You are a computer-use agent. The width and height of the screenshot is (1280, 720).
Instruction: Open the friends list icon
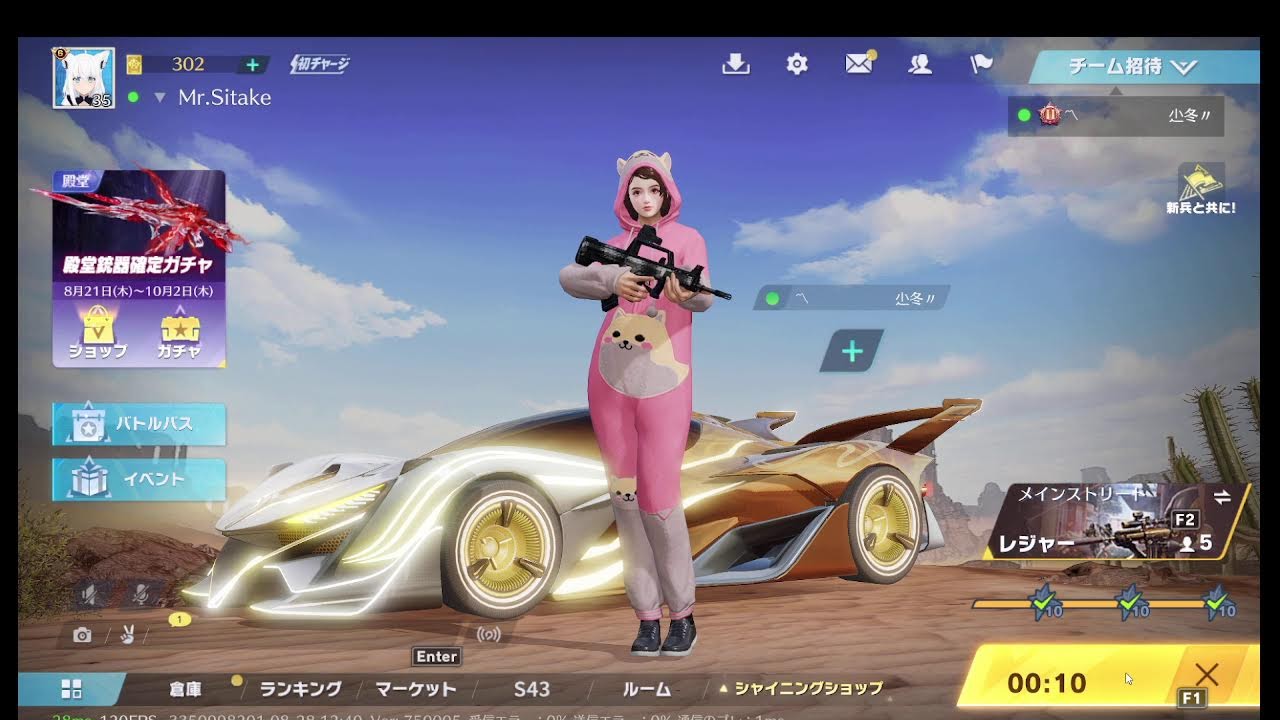point(920,64)
